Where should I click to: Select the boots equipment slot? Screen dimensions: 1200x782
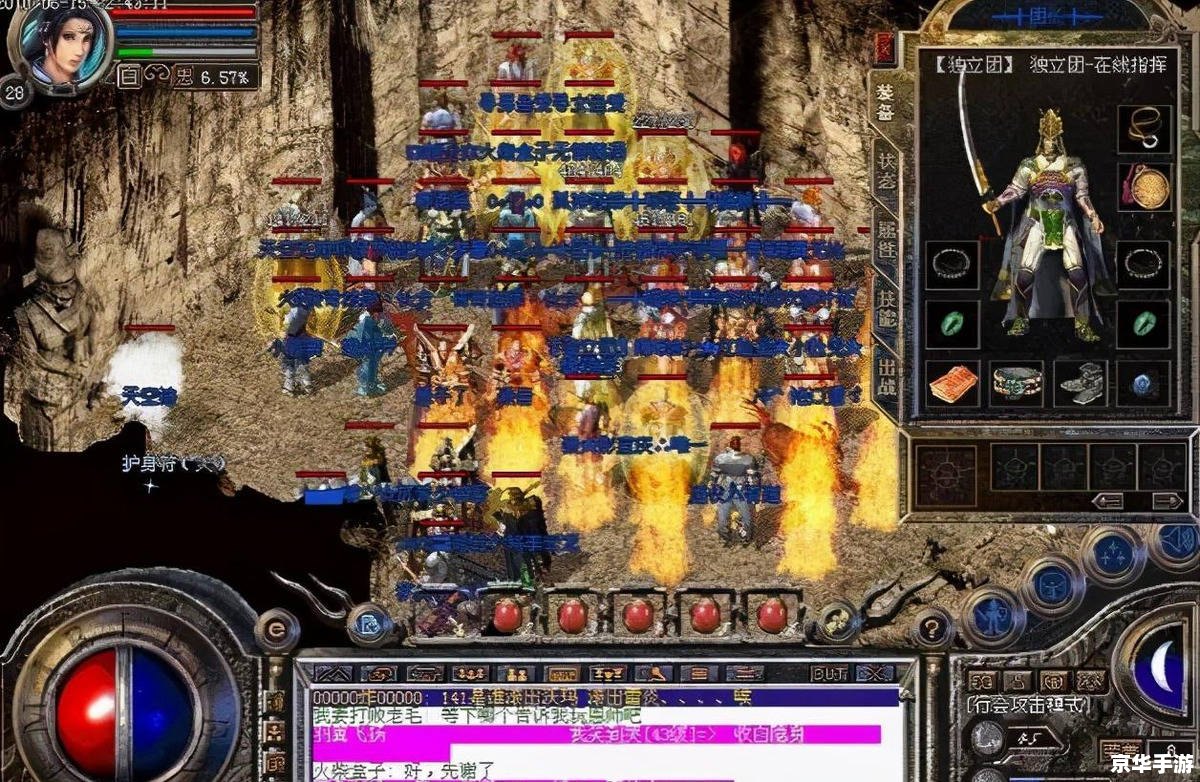pyautogui.click(x=1080, y=383)
